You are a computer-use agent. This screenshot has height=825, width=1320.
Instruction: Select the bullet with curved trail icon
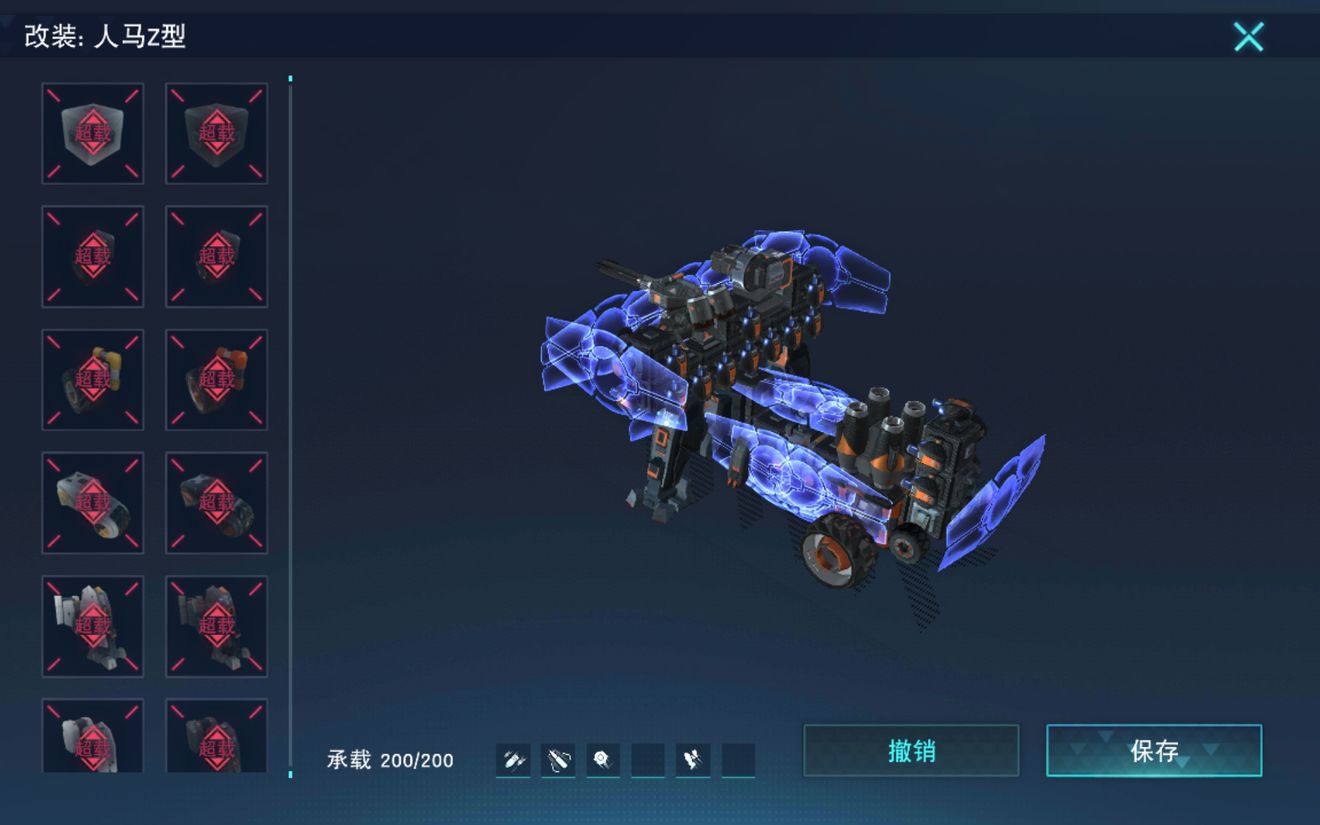point(558,761)
